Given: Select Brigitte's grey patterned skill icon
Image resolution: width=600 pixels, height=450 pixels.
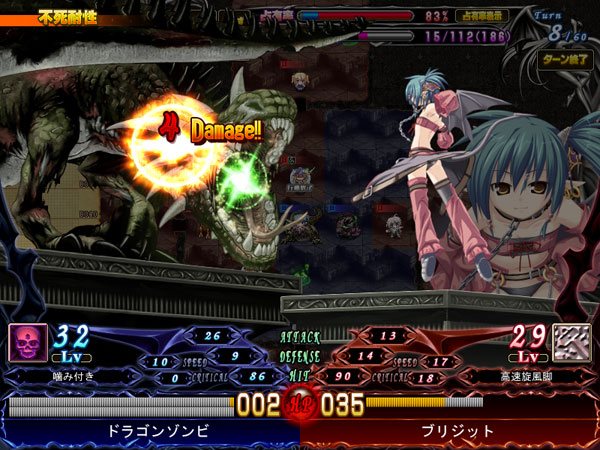Looking at the screenshot, I should (572, 343).
